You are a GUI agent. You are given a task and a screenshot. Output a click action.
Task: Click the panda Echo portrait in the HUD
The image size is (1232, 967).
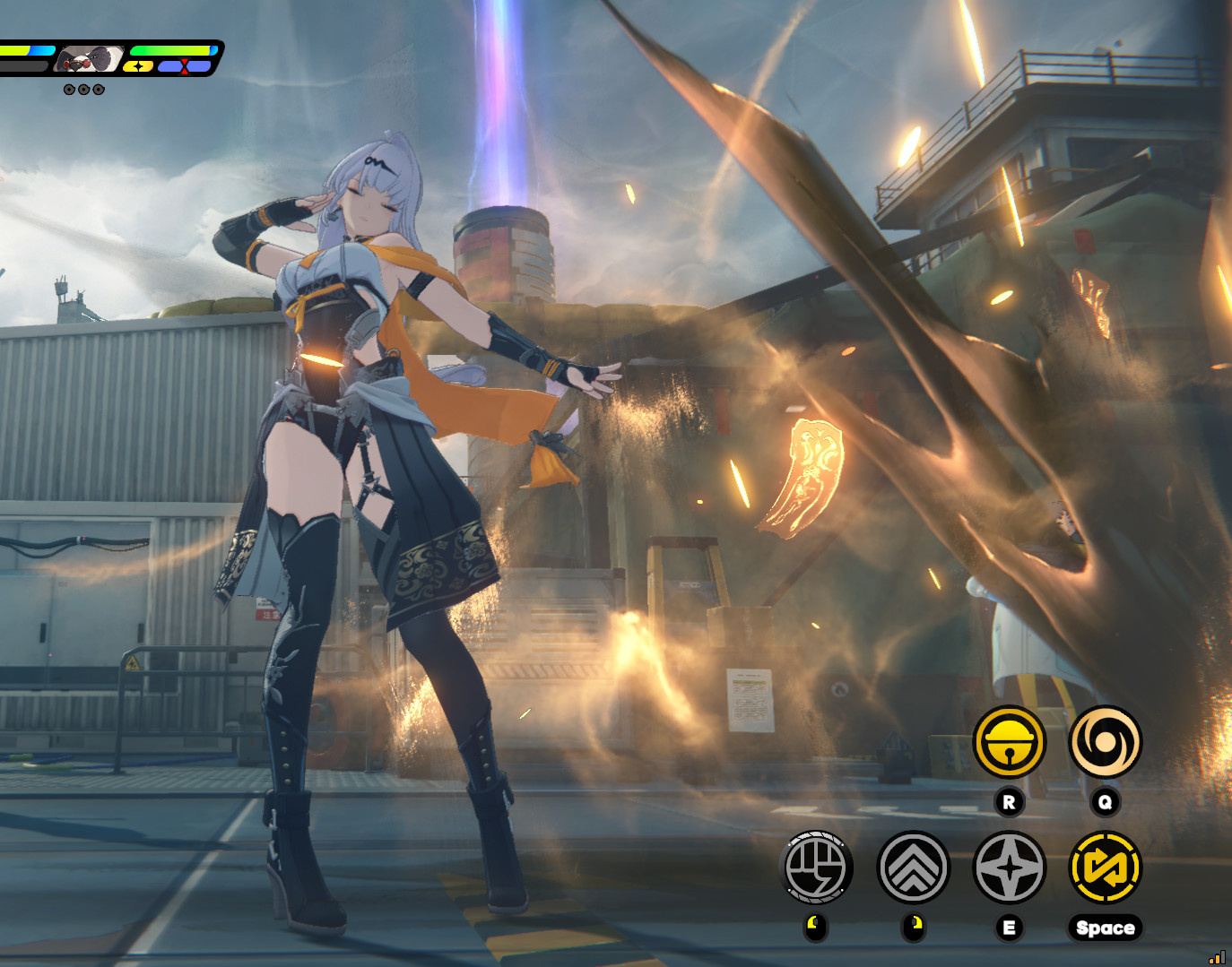click(x=90, y=57)
